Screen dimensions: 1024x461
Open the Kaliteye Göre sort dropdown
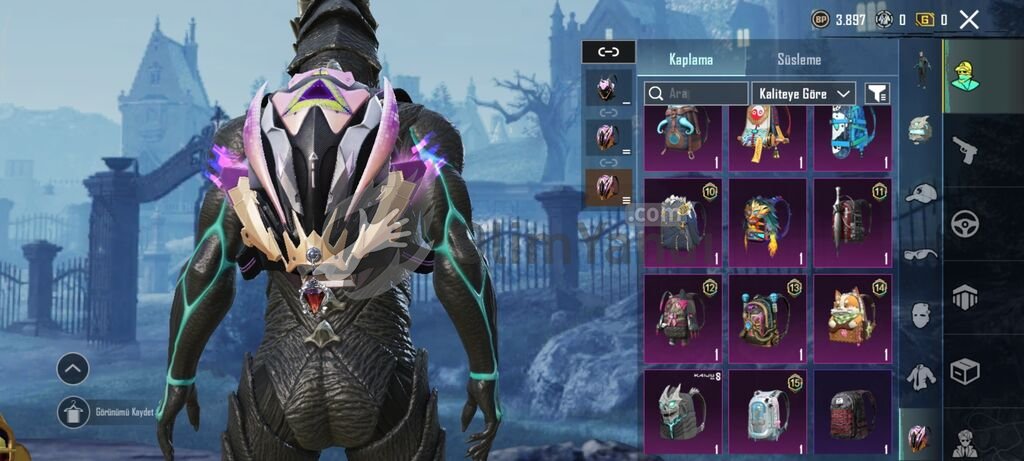pos(804,93)
